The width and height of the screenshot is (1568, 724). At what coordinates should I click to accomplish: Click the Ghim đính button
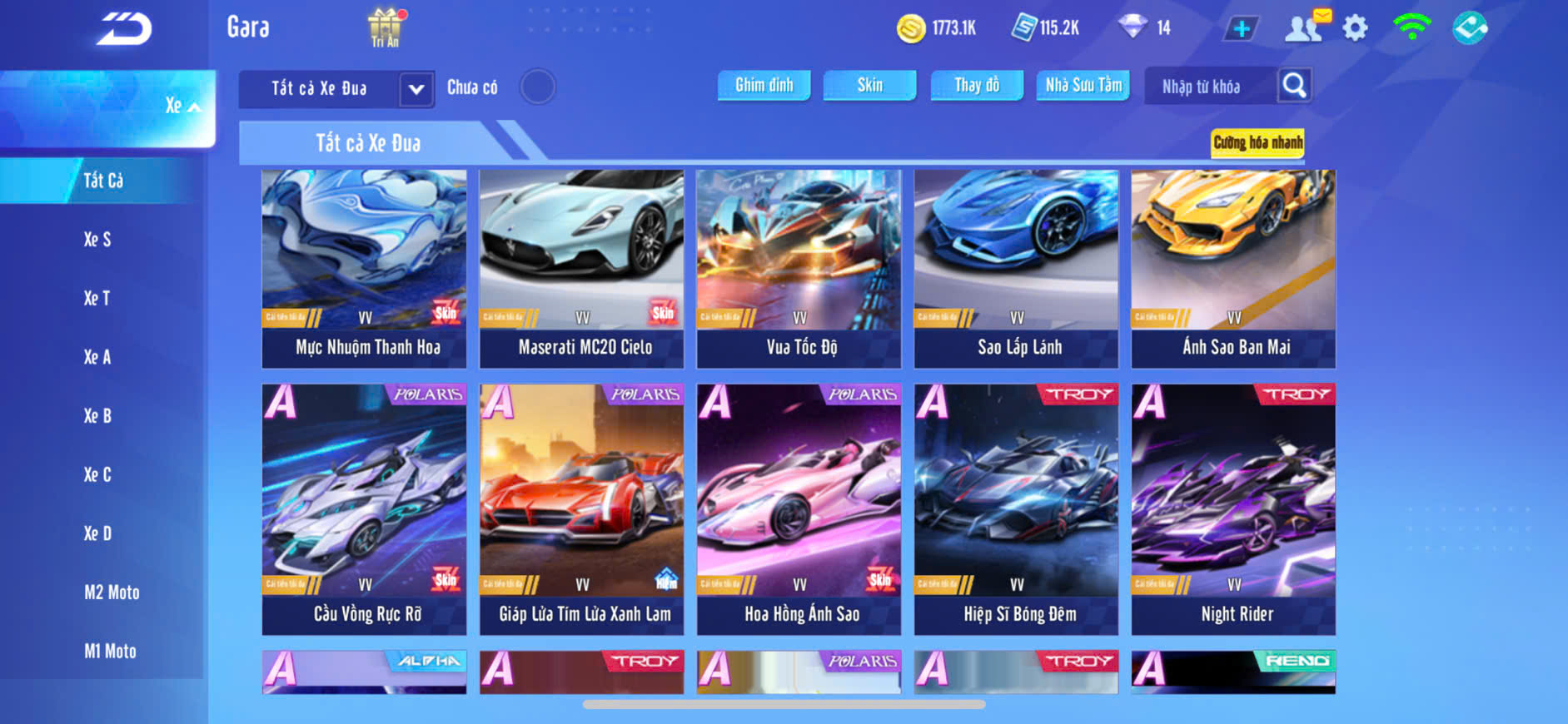point(764,85)
